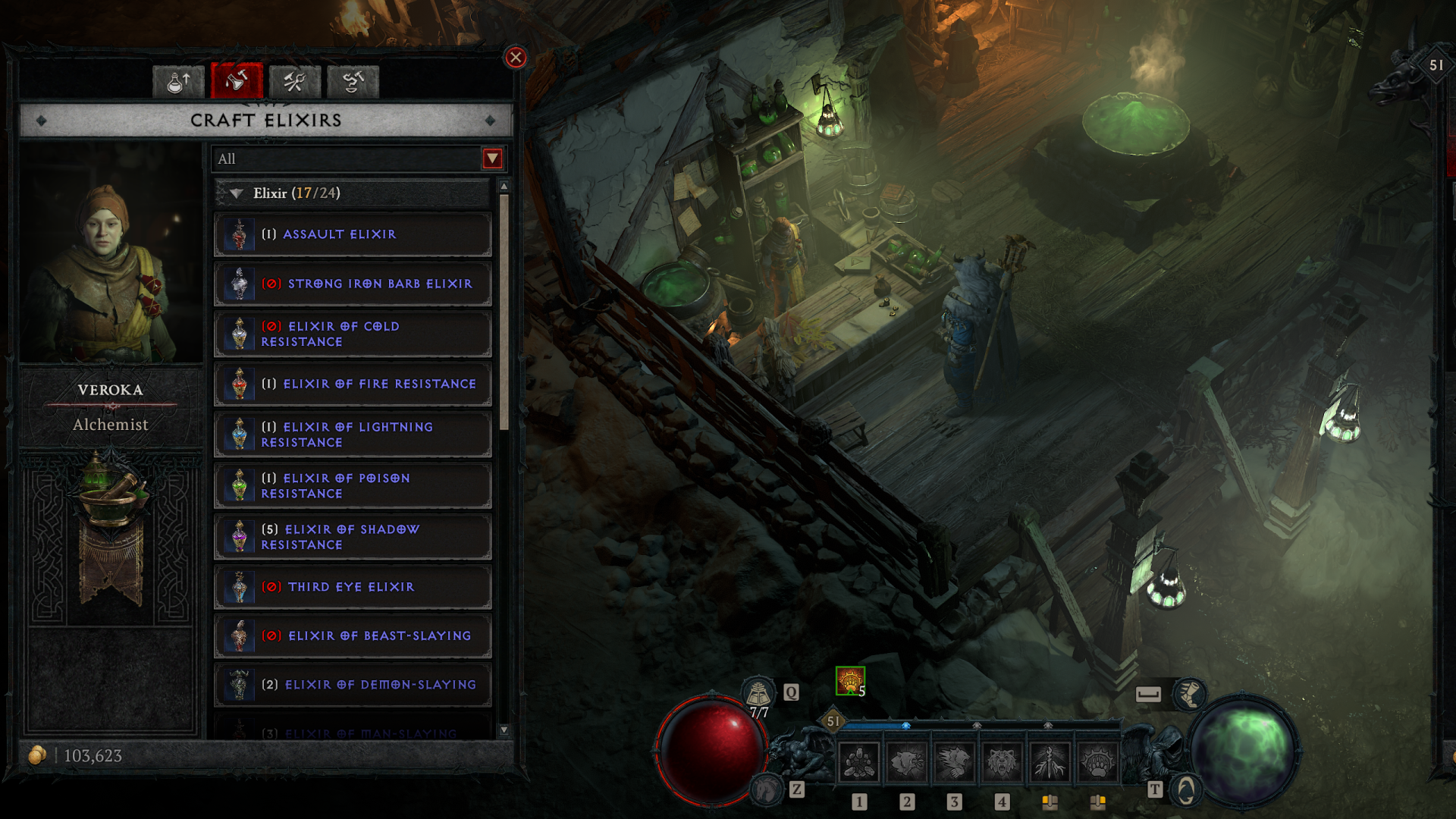Select the rightmost incense-crafting tab icon
The image size is (1456, 819).
(x=353, y=82)
